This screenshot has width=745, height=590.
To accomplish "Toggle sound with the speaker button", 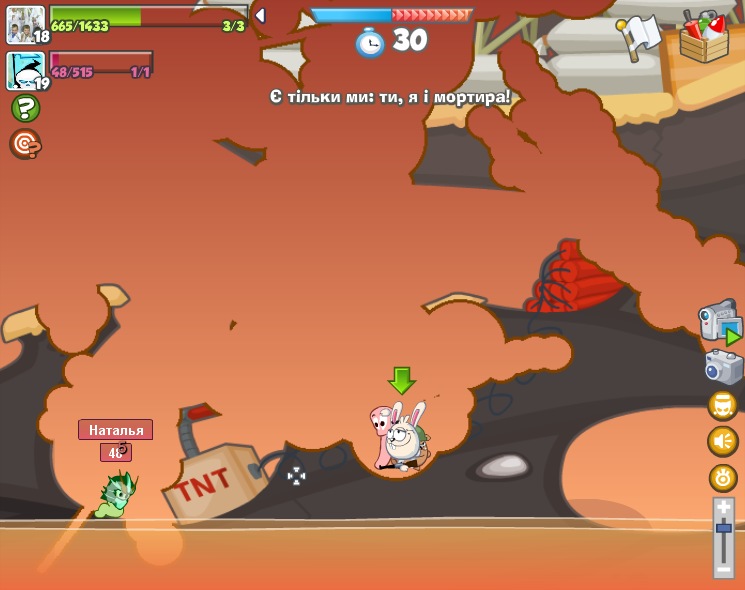I will pyautogui.click(x=723, y=441).
